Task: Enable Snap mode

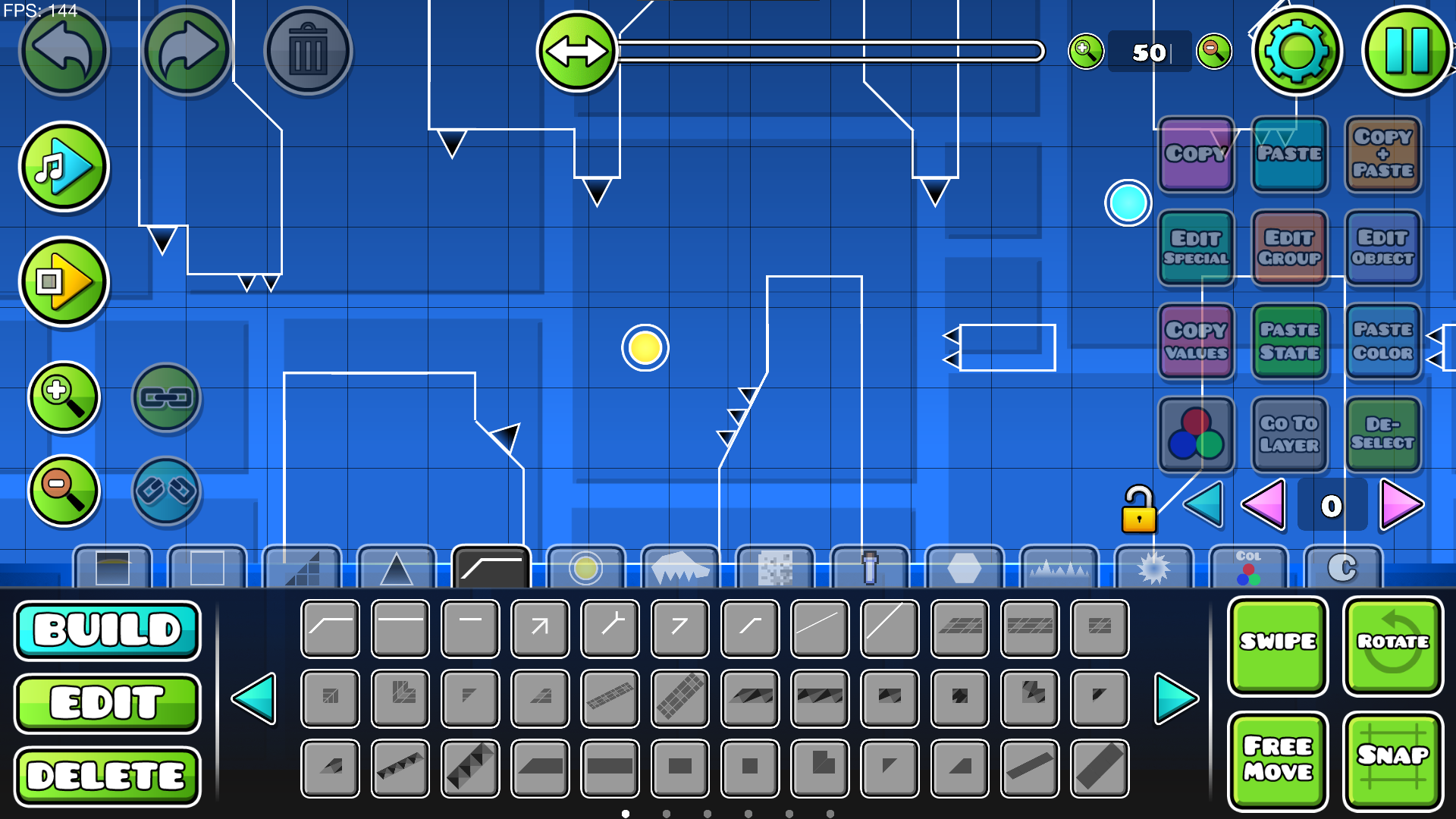Action: [x=1394, y=760]
